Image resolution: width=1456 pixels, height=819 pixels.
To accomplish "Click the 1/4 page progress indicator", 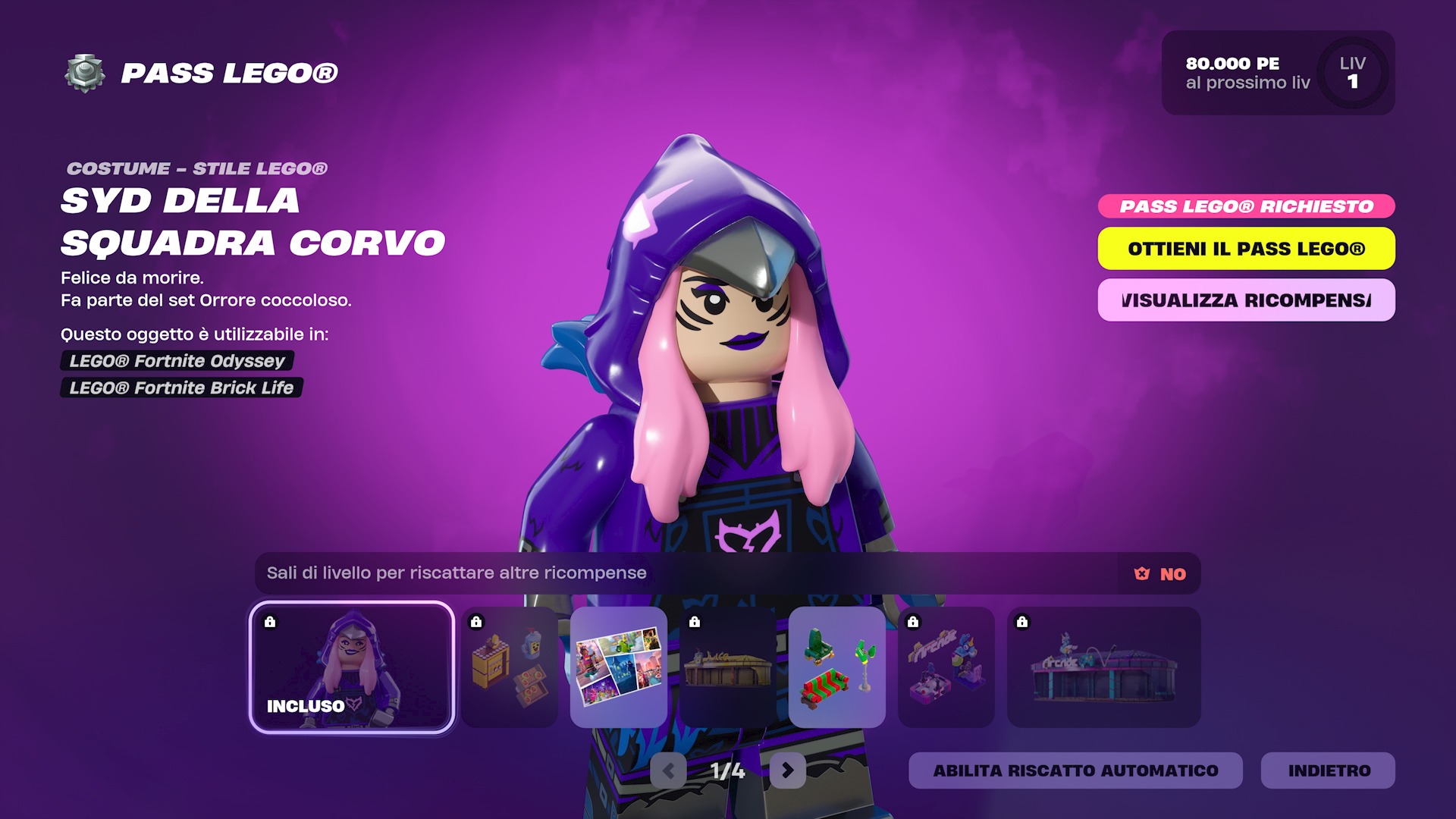I will click(x=727, y=771).
